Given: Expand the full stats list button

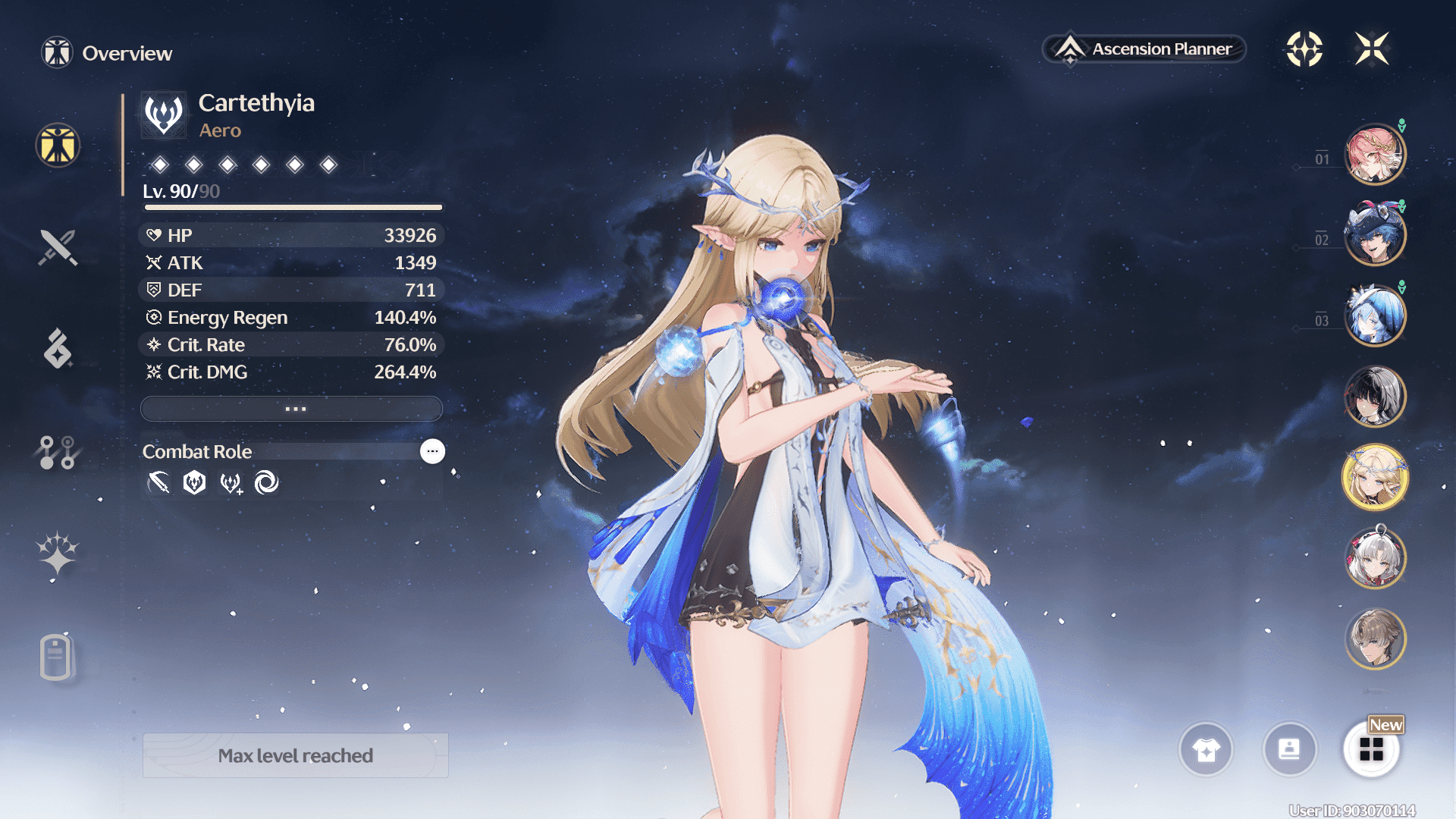Looking at the screenshot, I should [292, 409].
